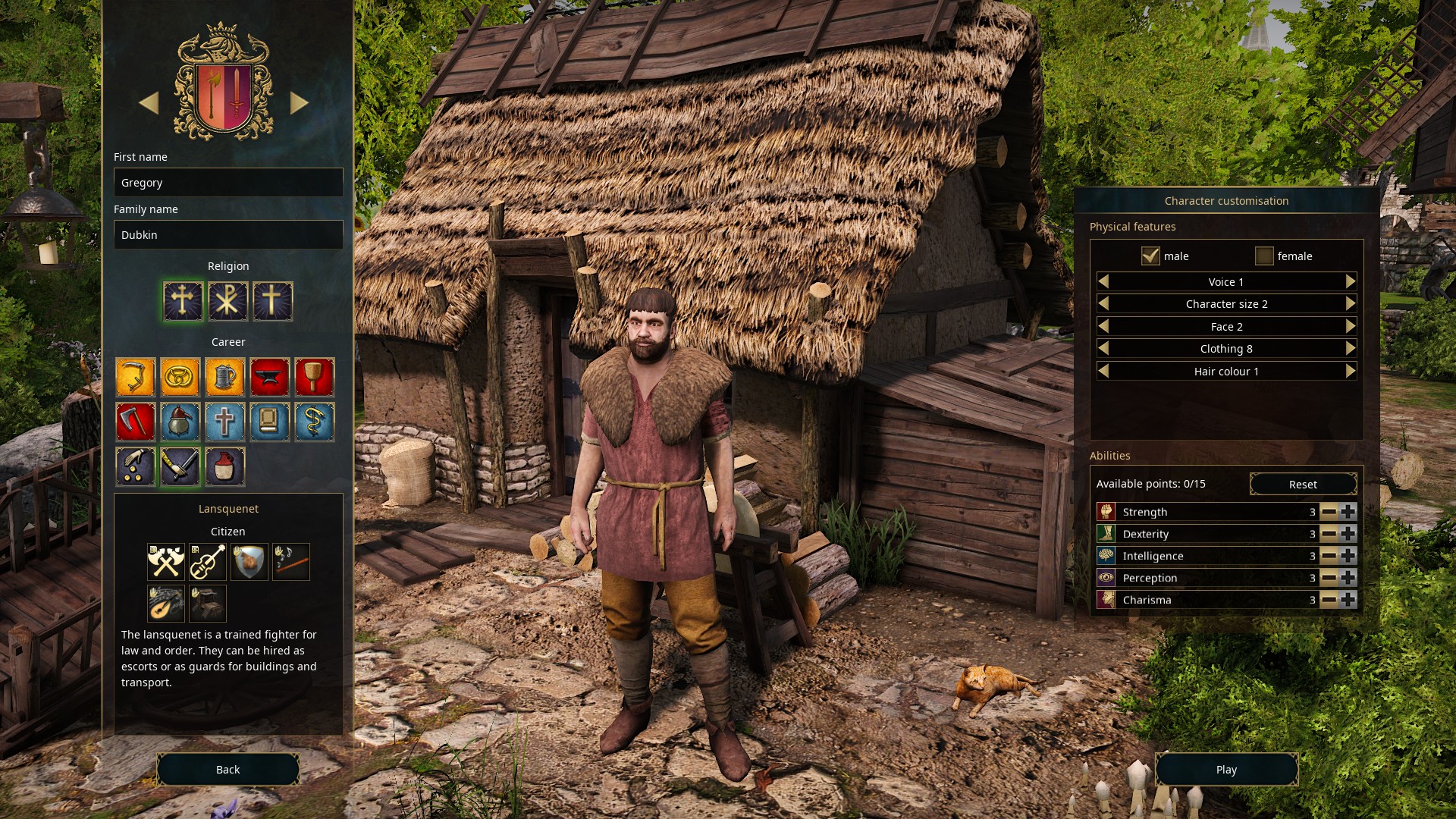The image size is (1456, 819).
Task: Choose the Chi-Rho religion symbol
Action: (227, 301)
